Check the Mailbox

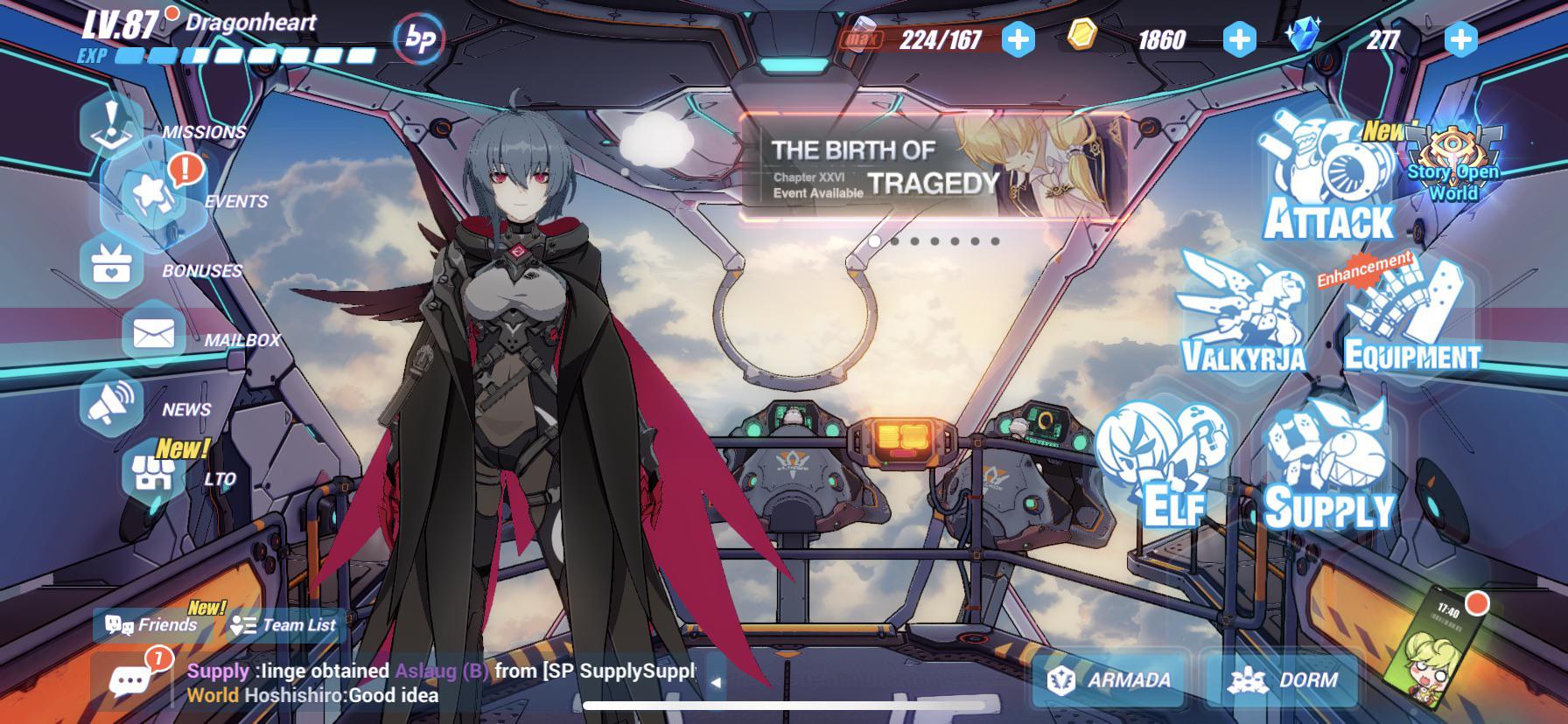(154, 334)
